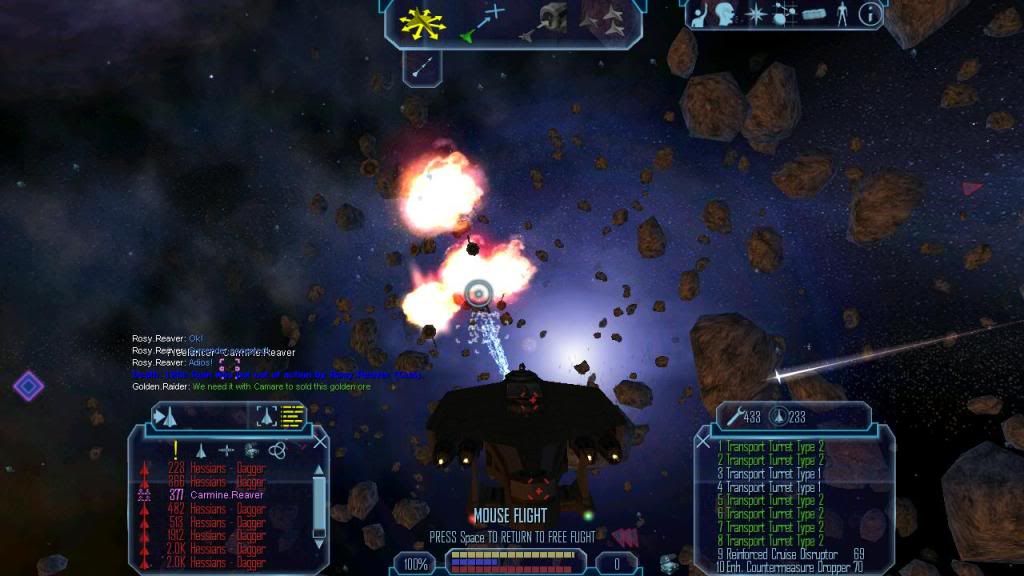Open the Information circled-i icon
1024x576 pixels.
pyautogui.click(x=870, y=14)
